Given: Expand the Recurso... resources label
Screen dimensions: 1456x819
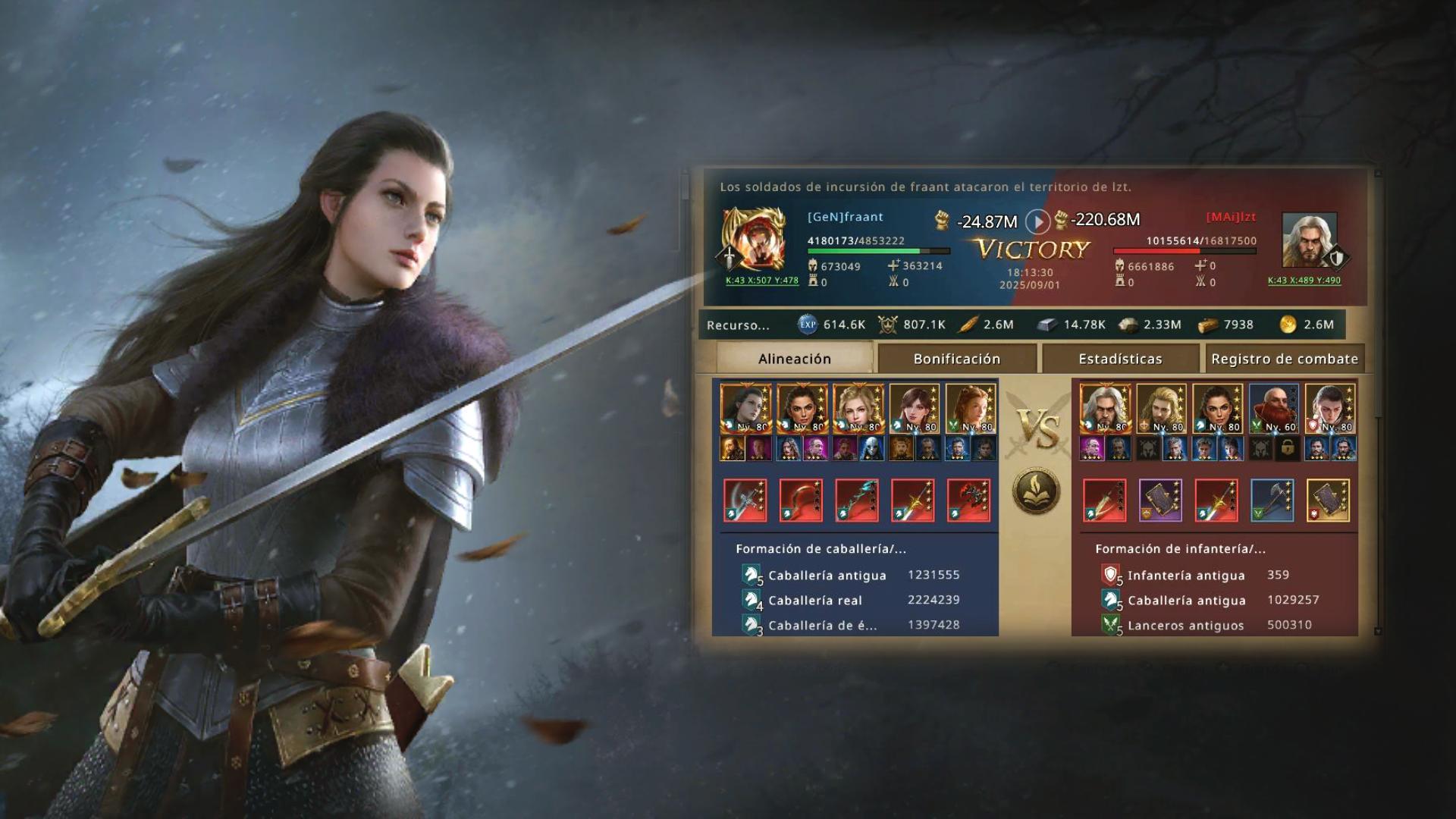Looking at the screenshot, I should 738,325.
